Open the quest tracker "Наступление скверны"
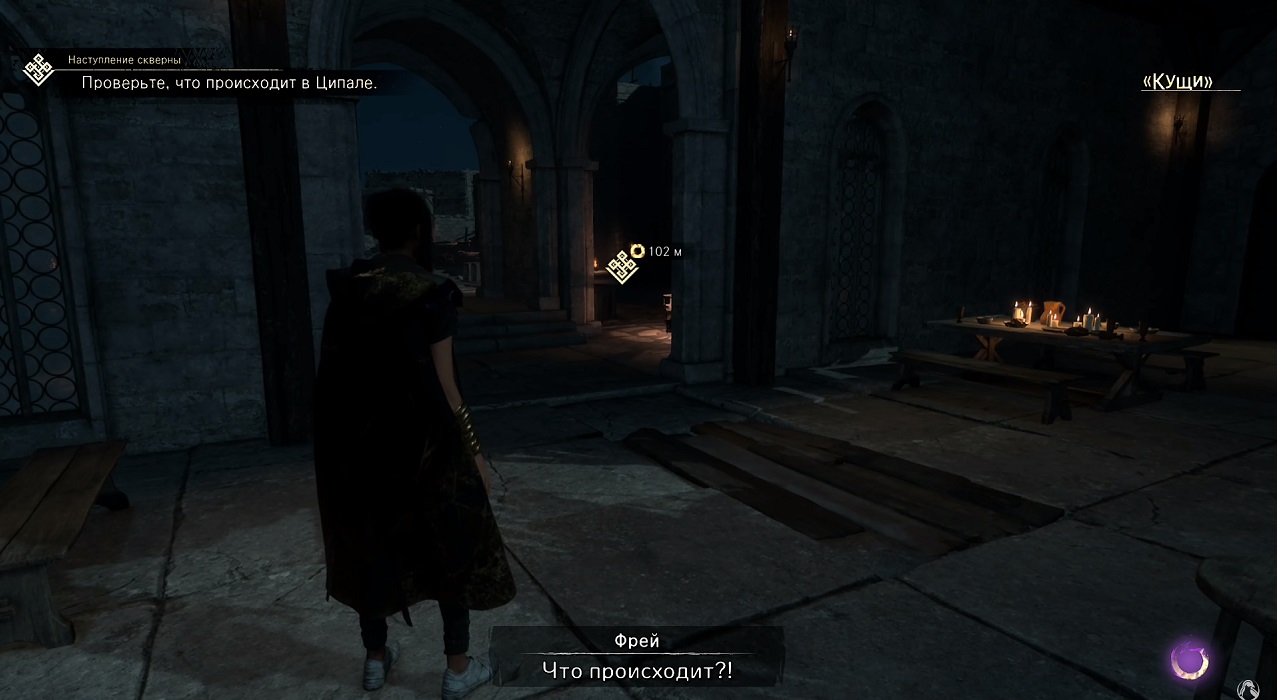 click(124, 61)
